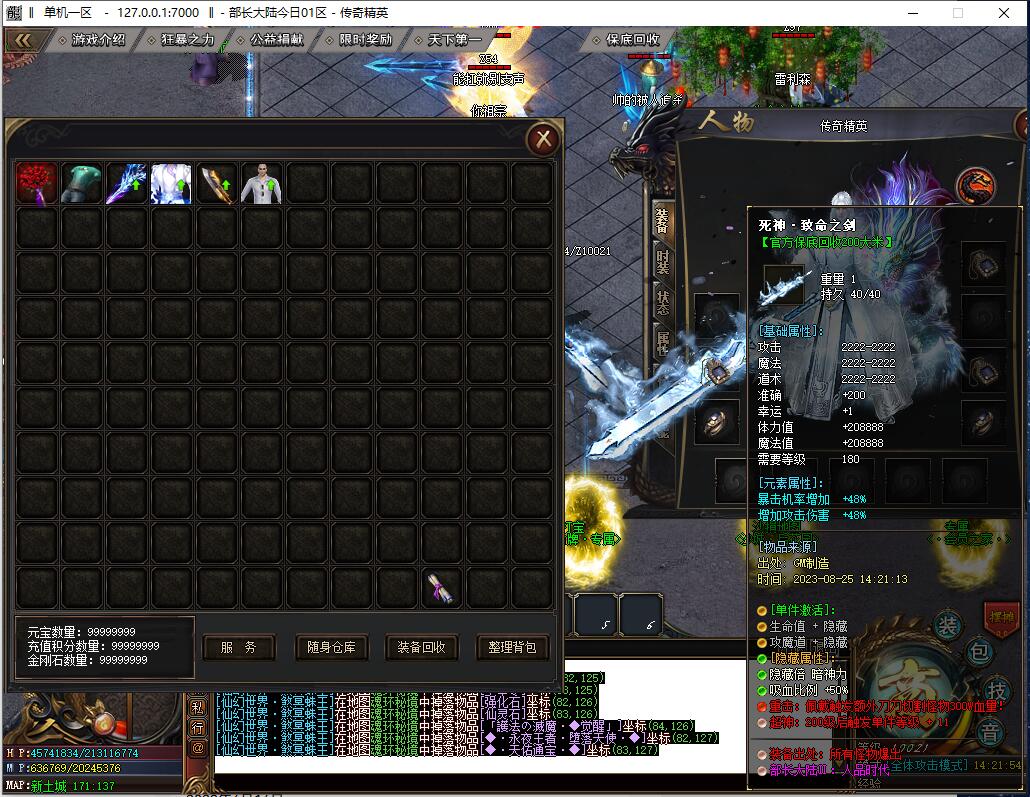The width and height of the screenshot is (1030, 797).
Task: Switch to the 时装 fashion tab
Action: click(x=663, y=262)
